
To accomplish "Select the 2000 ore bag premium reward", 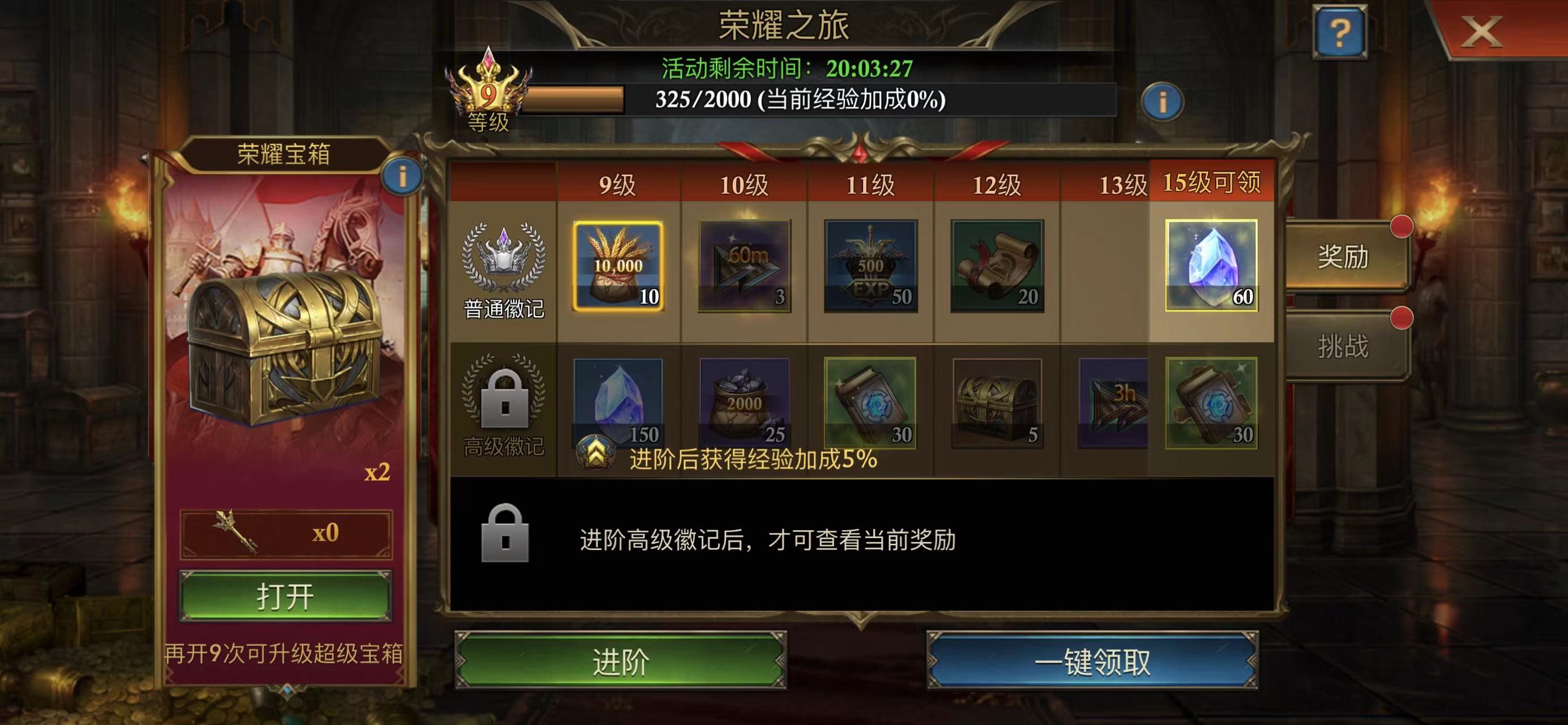I will tap(745, 402).
